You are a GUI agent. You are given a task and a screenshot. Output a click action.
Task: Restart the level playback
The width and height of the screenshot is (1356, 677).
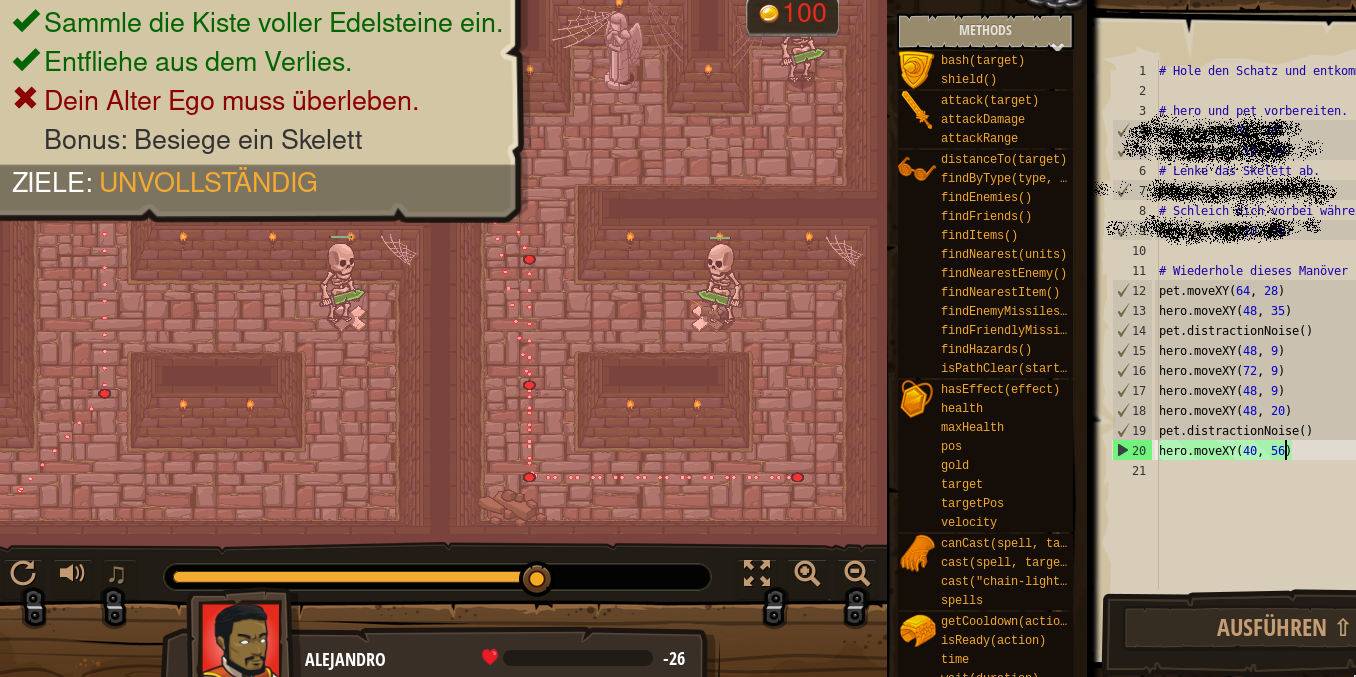coord(23,573)
